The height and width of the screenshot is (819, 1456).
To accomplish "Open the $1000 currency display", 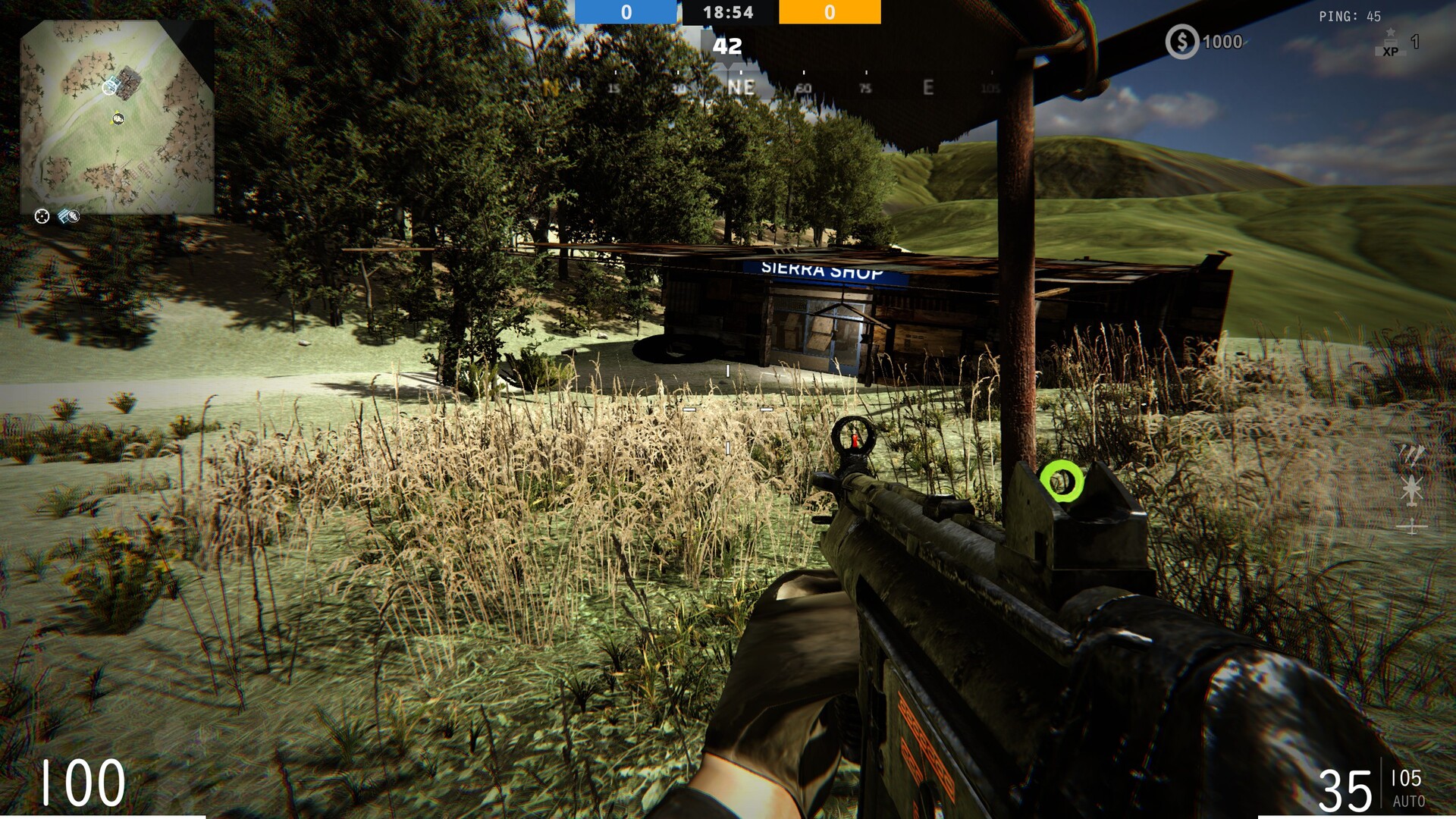I will point(1206,43).
